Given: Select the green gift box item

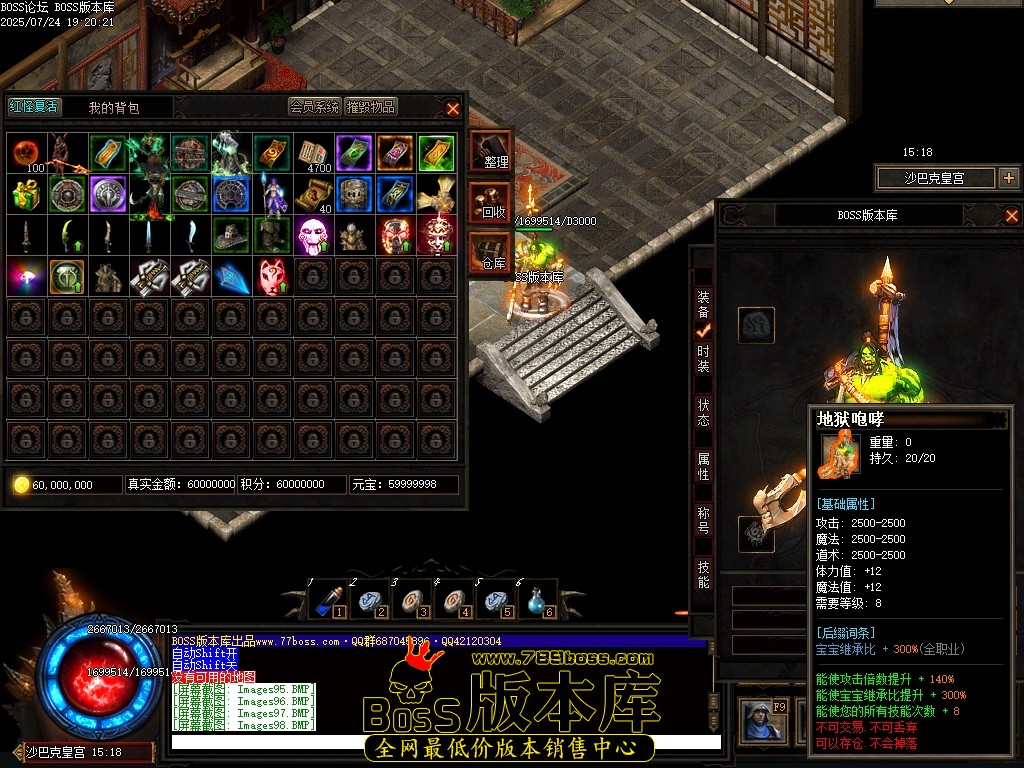Looking at the screenshot, I should click(26, 194).
